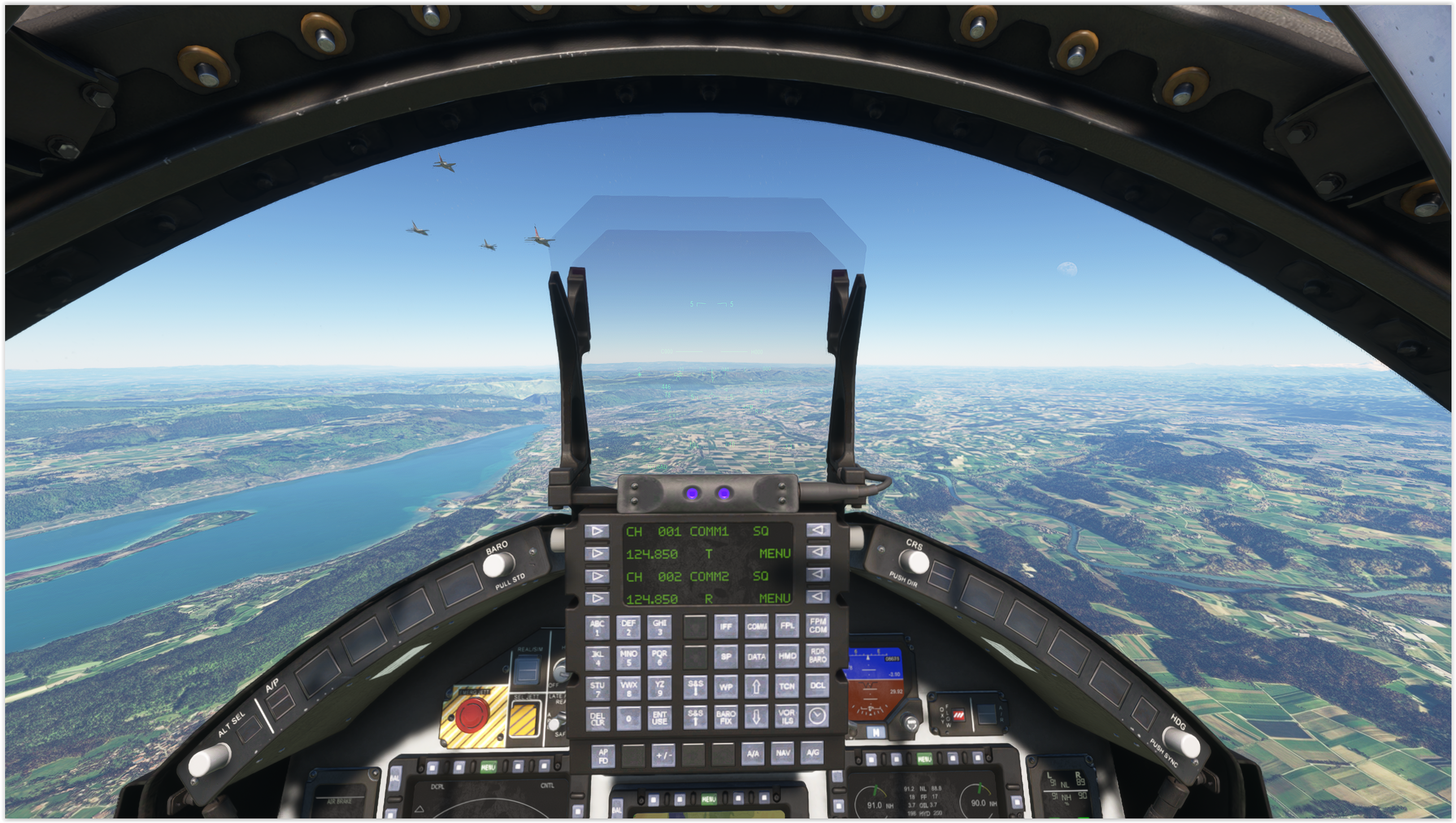This screenshot has height=823, width=1456.
Task: Click the clock icon key
Action: [817, 716]
